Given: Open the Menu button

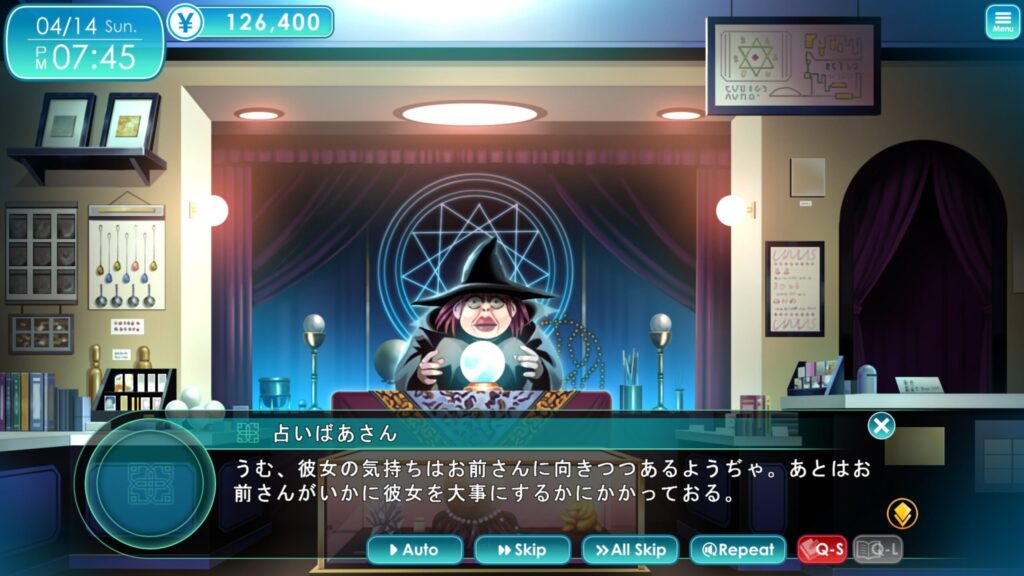Looking at the screenshot, I should click(1002, 22).
